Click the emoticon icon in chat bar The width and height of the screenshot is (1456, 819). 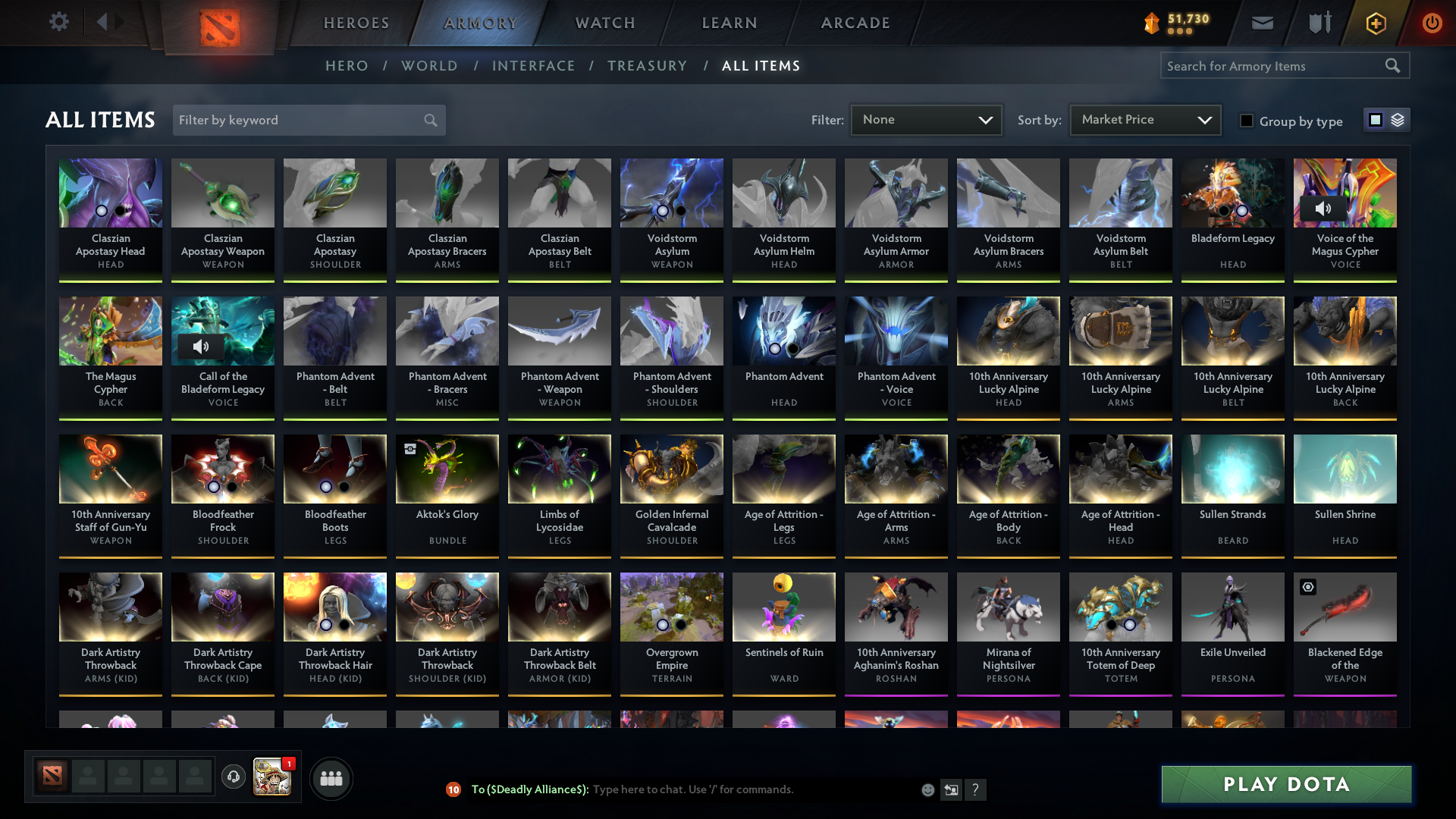tap(927, 789)
